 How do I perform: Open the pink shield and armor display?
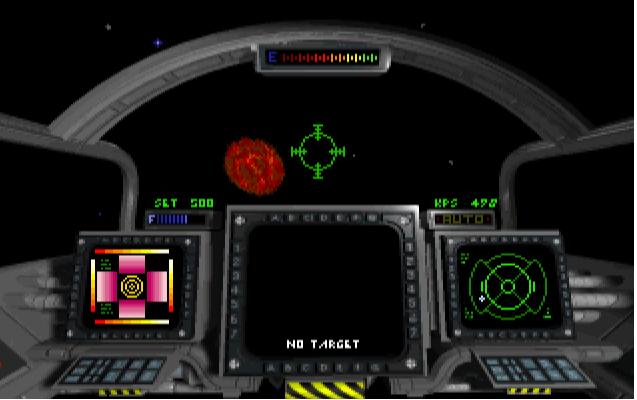tap(132, 286)
